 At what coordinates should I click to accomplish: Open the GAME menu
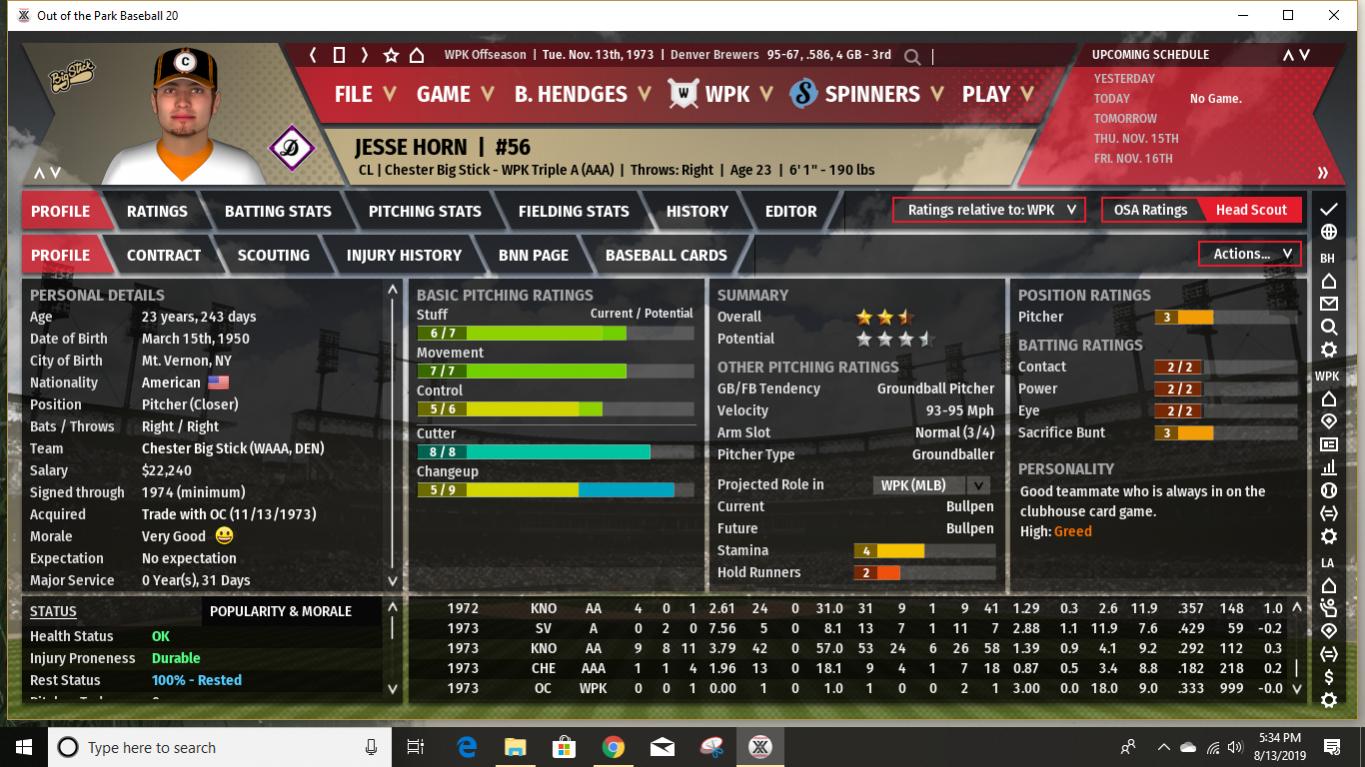pos(445,94)
